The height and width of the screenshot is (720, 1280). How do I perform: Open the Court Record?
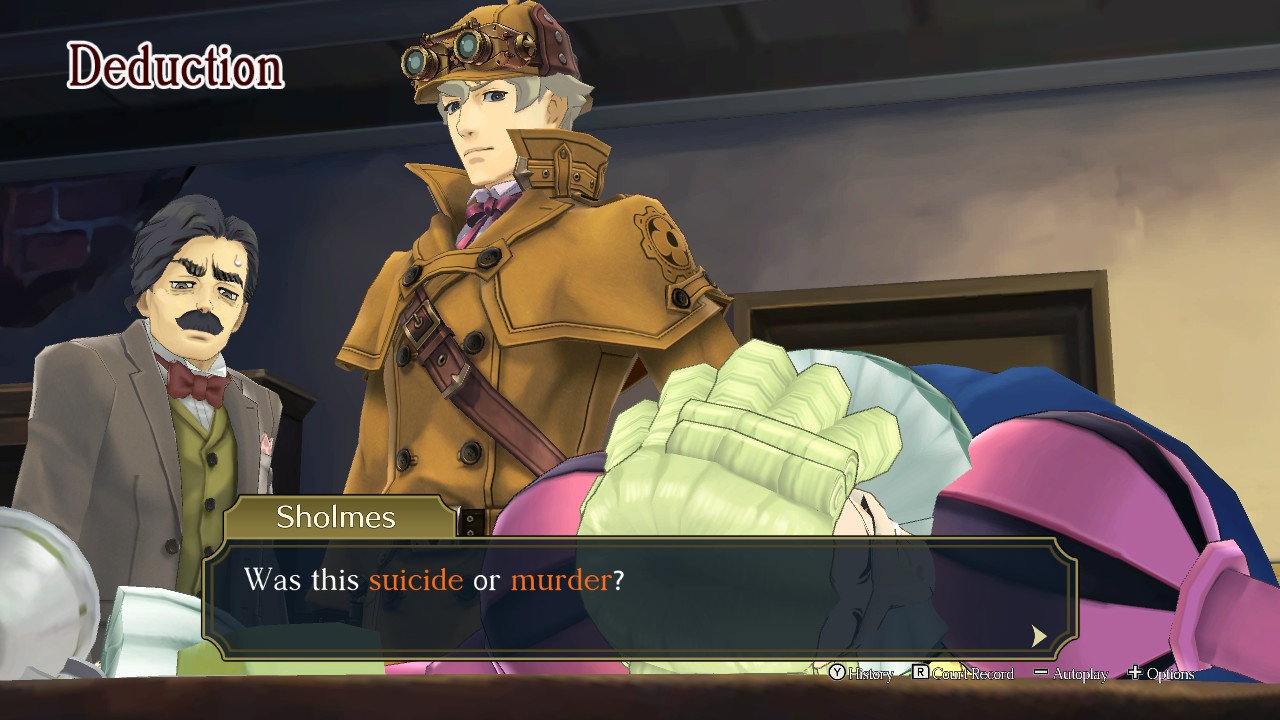(962, 674)
